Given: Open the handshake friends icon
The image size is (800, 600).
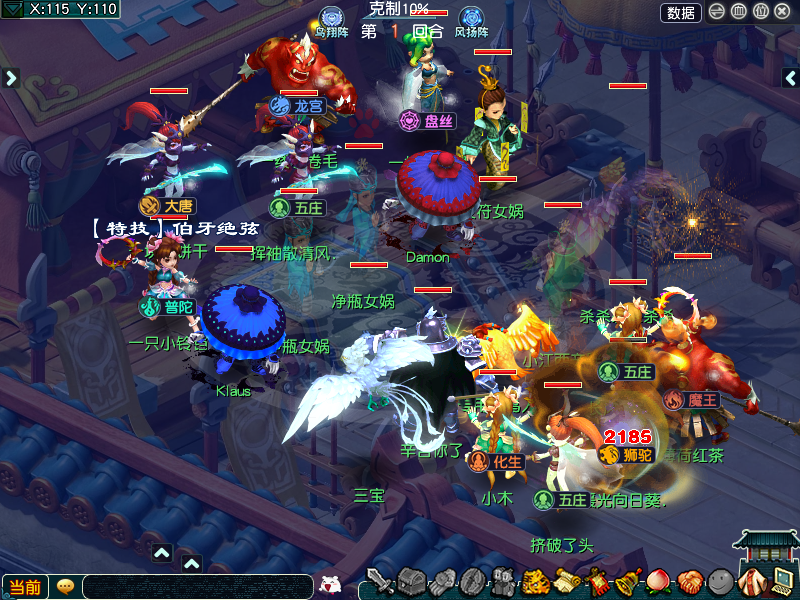Looking at the screenshot, I should (688, 581).
